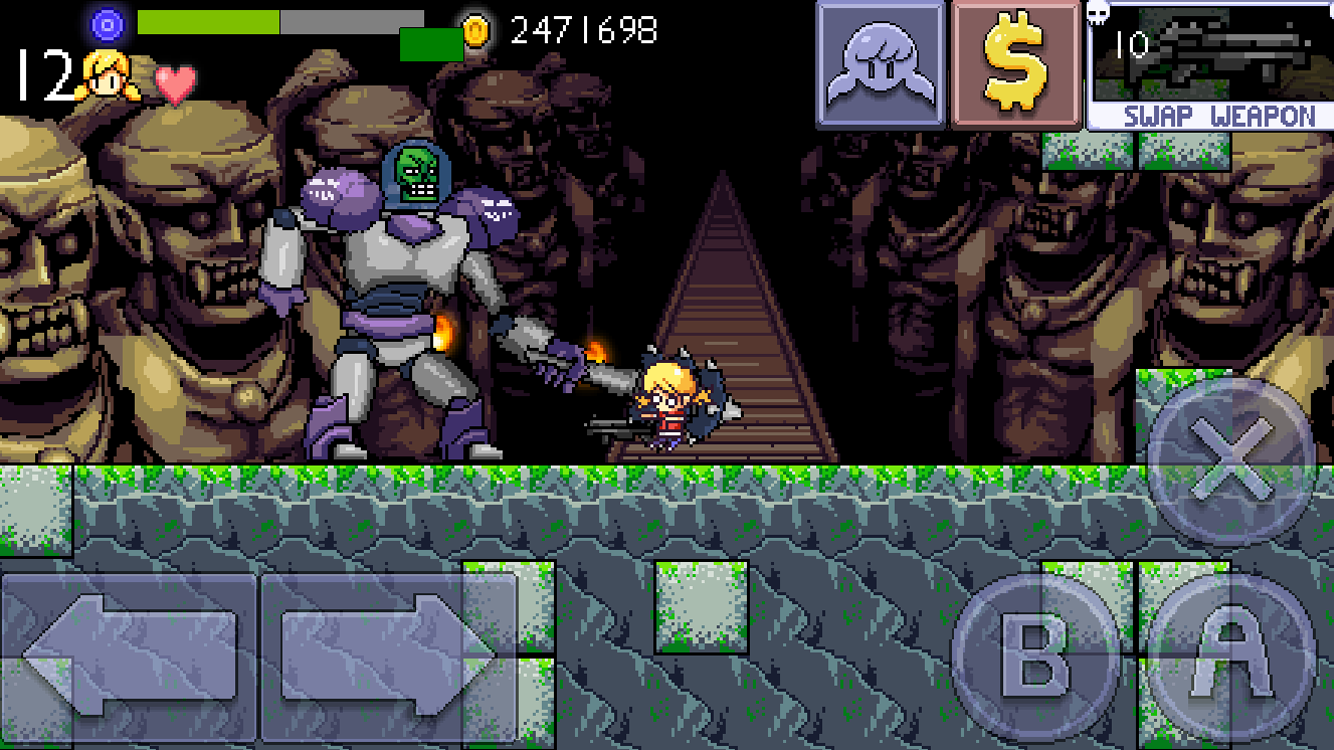1334x750 pixels.
Task: Tap the right arrow movement button
Action: pos(388,656)
